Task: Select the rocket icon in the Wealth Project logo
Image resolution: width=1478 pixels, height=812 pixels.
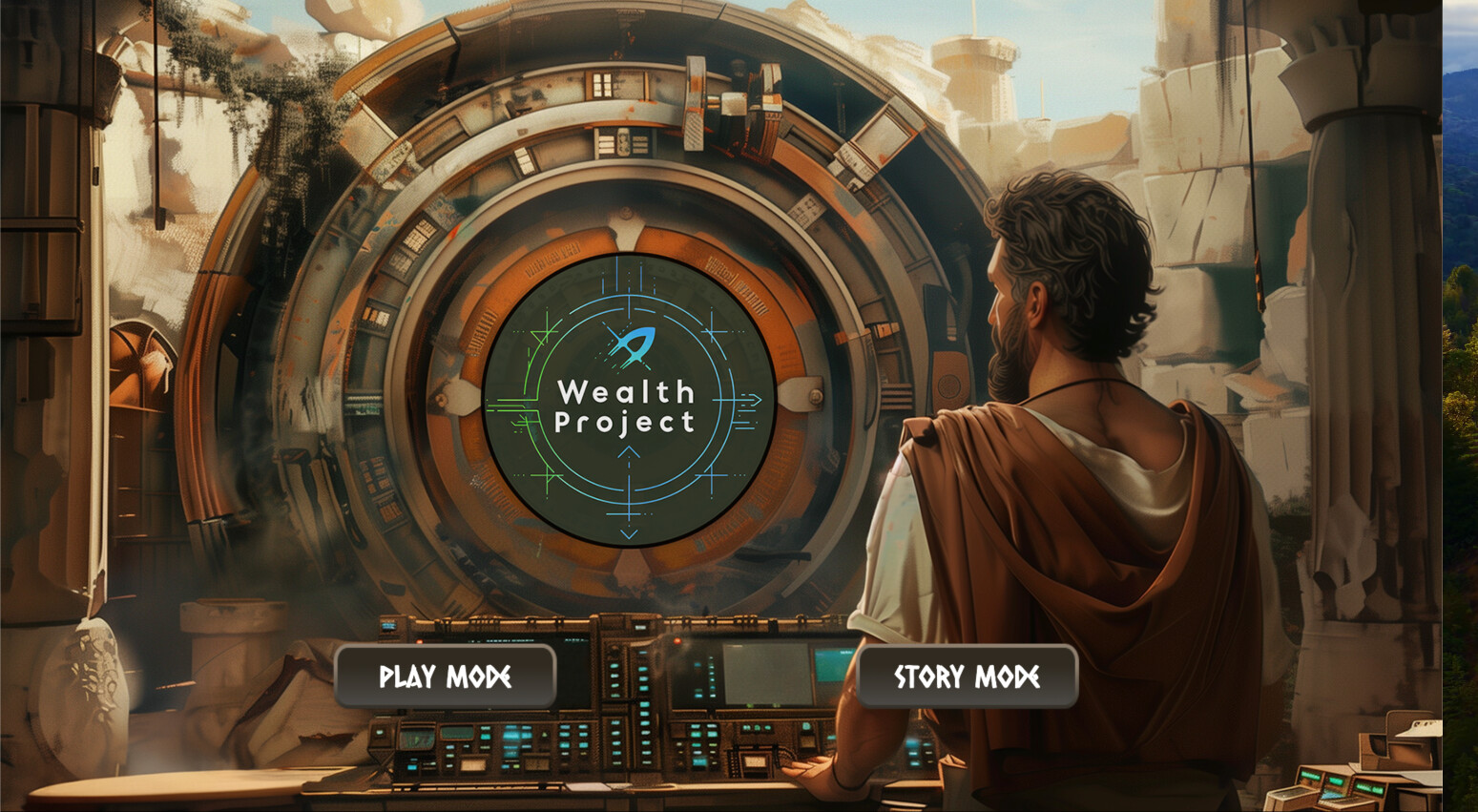Action: pyautogui.click(x=630, y=345)
